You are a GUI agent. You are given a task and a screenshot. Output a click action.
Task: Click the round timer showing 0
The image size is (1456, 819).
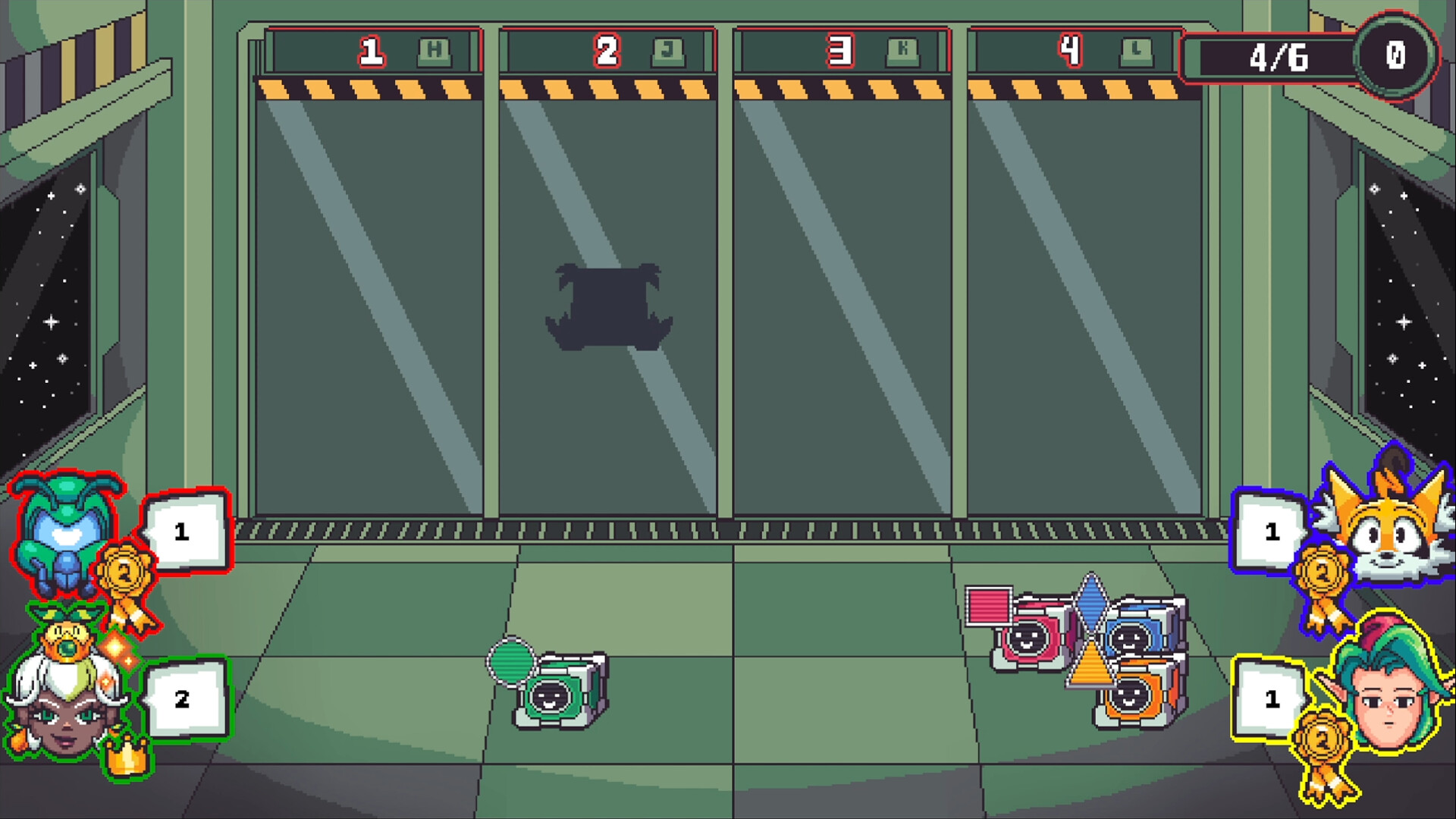tap(1398, 55)
